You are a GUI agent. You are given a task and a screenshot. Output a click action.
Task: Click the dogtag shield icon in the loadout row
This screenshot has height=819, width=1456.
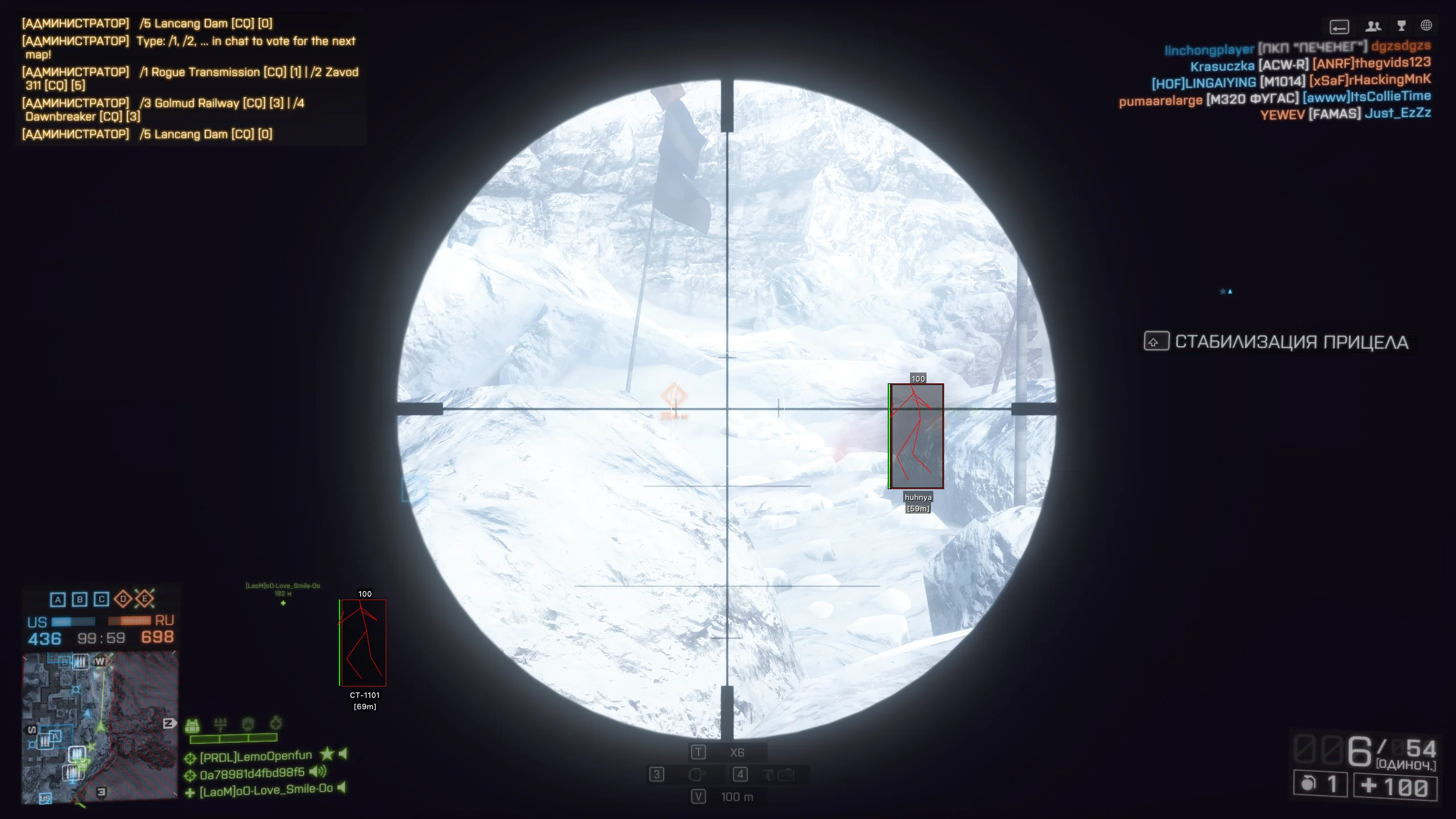tap(247, 723)
